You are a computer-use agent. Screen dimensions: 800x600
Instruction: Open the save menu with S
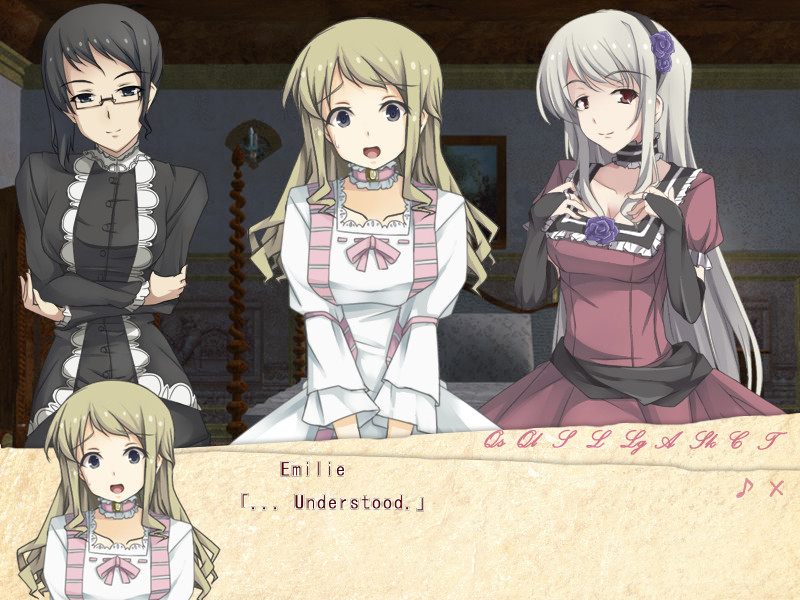[564, 440]
